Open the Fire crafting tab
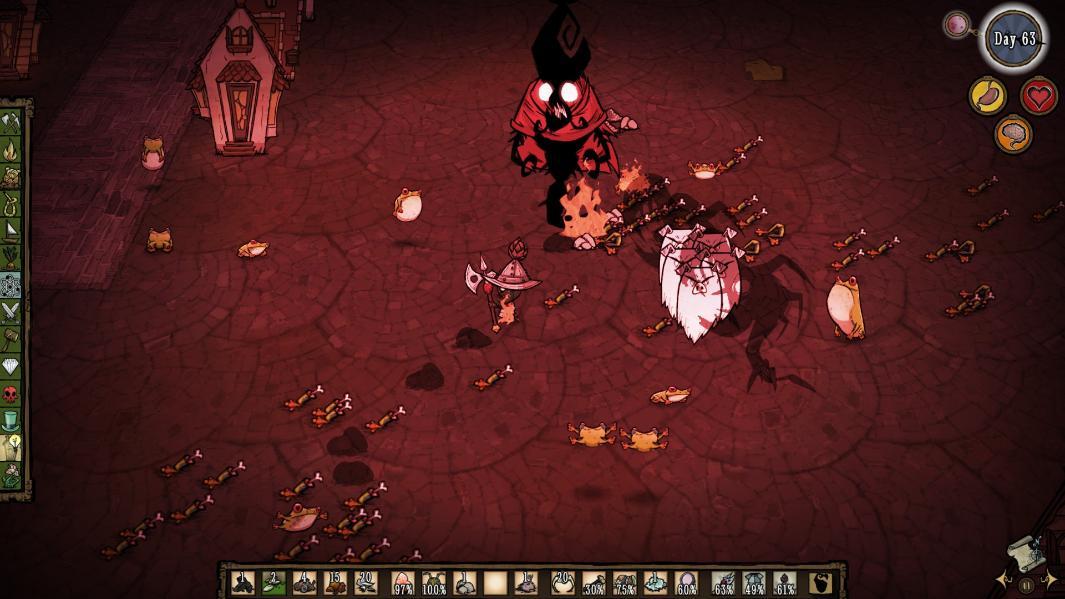Screen dimensions: 1065x599 [x=11, y=150]
